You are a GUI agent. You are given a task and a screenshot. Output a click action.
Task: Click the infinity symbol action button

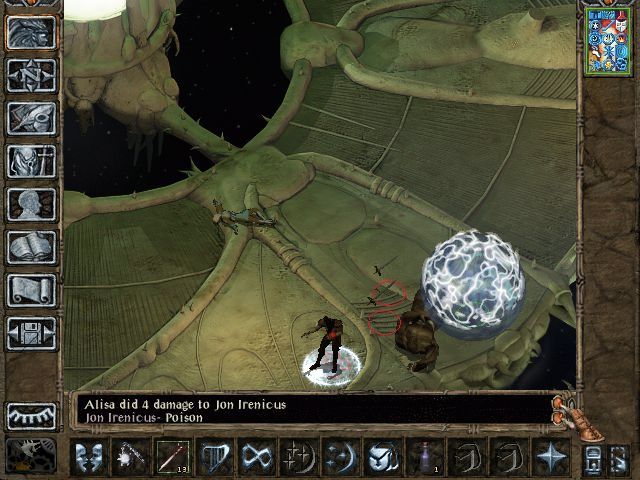(256, 457)
